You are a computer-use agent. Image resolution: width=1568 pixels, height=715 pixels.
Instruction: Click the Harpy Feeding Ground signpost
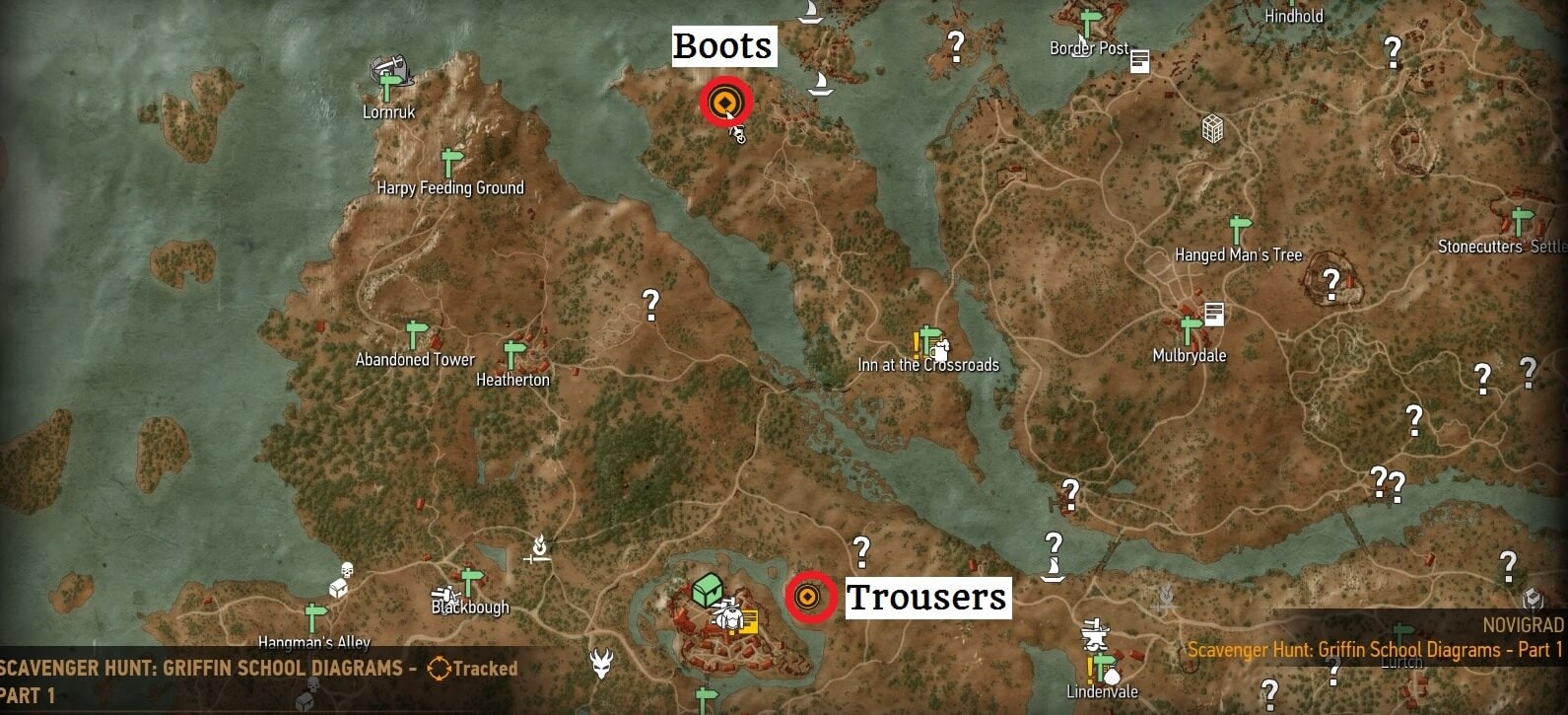[450, 160]
